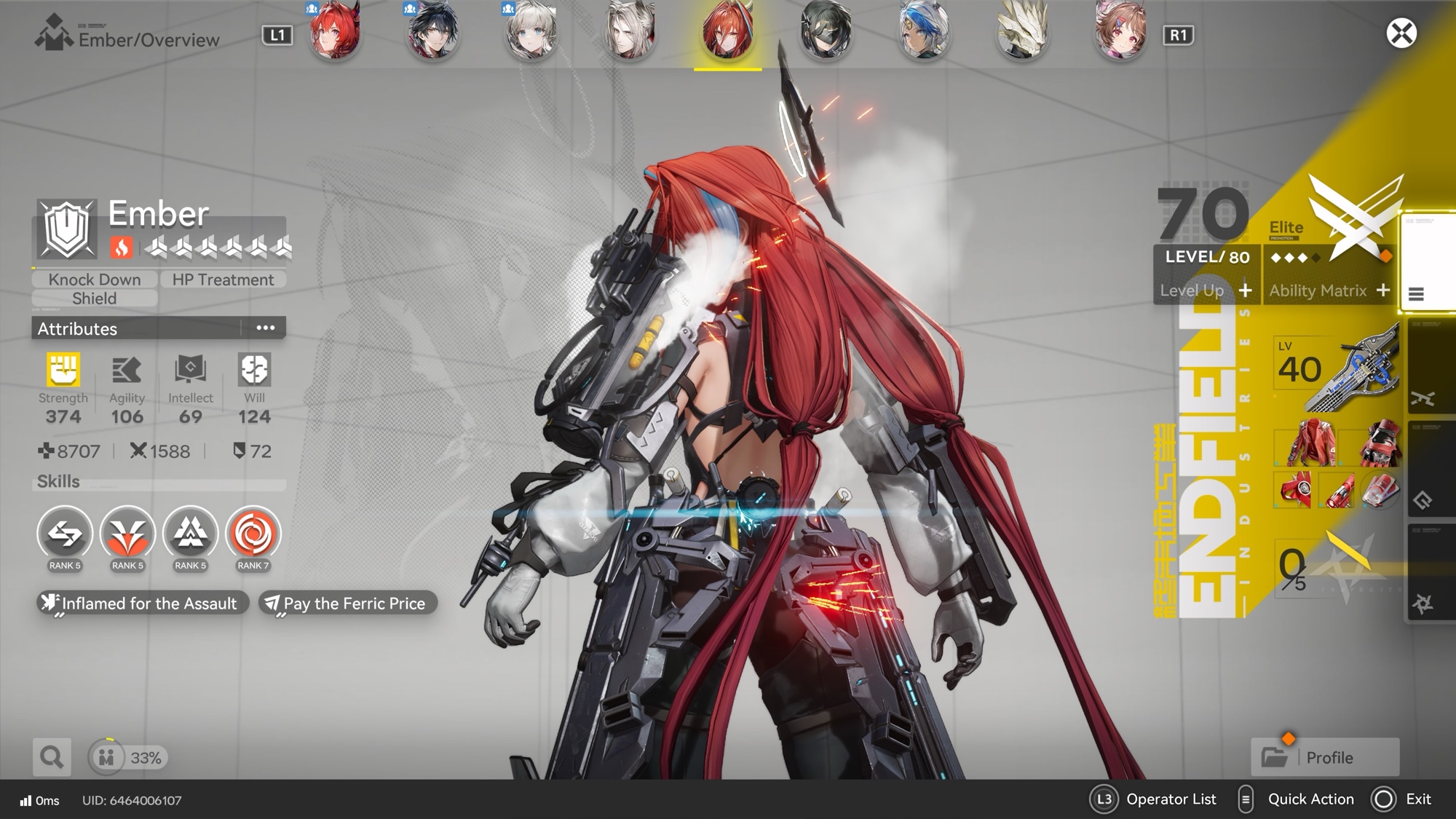
Task: Open the Operator List
Action: click(1153, 799)
